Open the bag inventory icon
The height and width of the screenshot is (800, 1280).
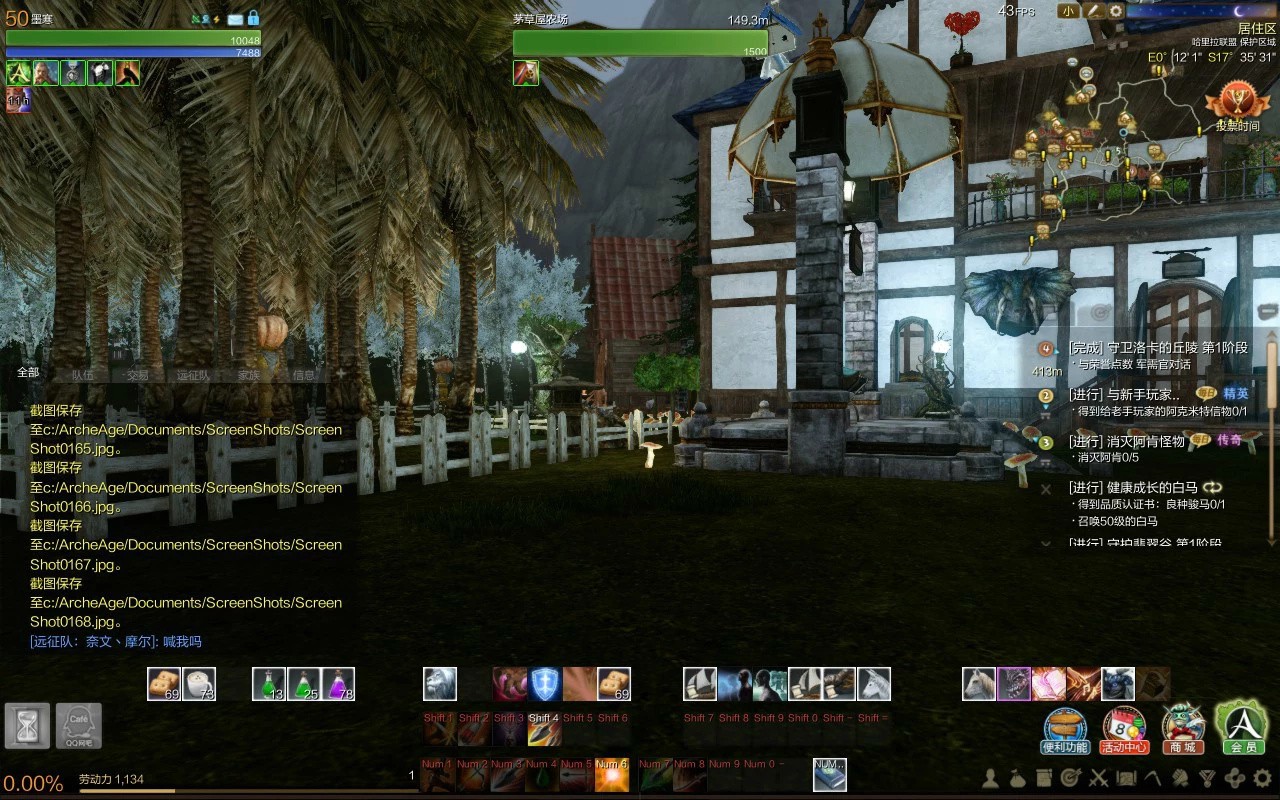click(1017, 777)
